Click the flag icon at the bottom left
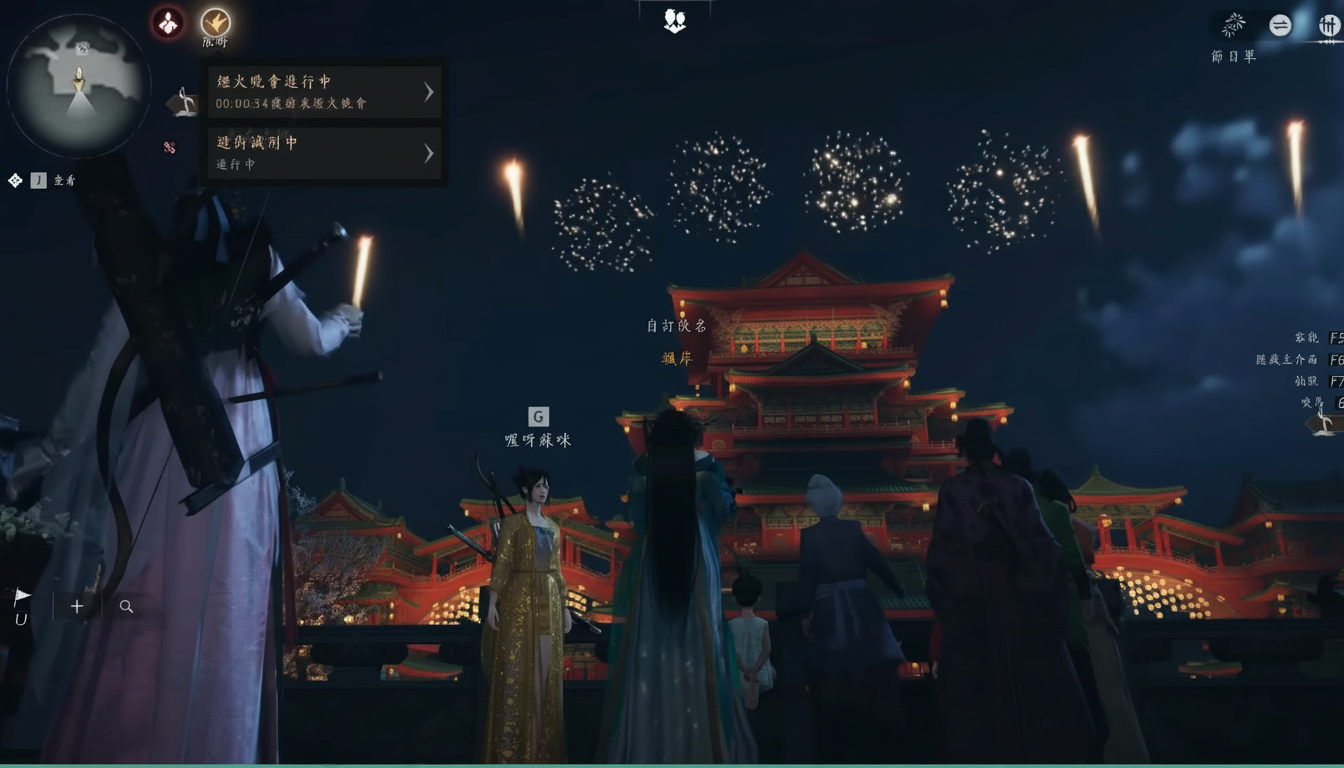 (x=21, y=596)
